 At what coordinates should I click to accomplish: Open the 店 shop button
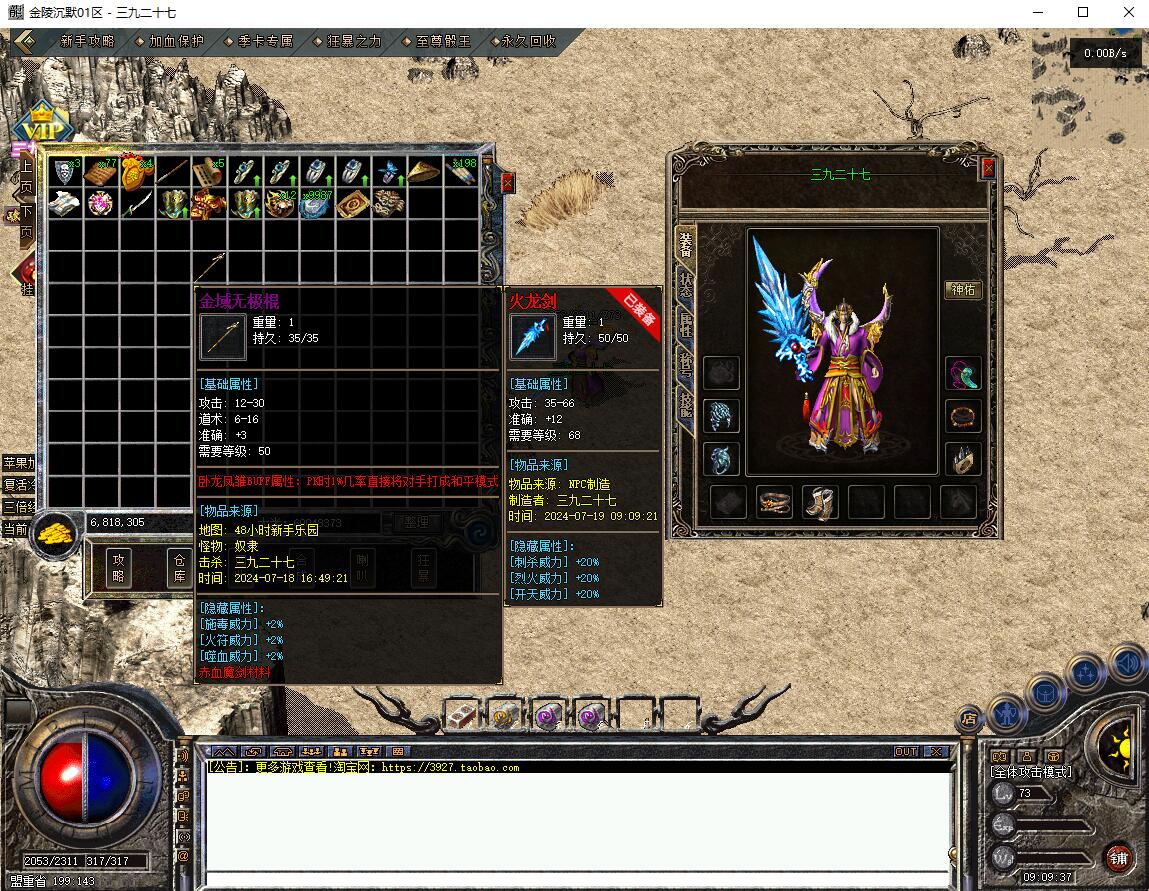(x=968, y=717)
